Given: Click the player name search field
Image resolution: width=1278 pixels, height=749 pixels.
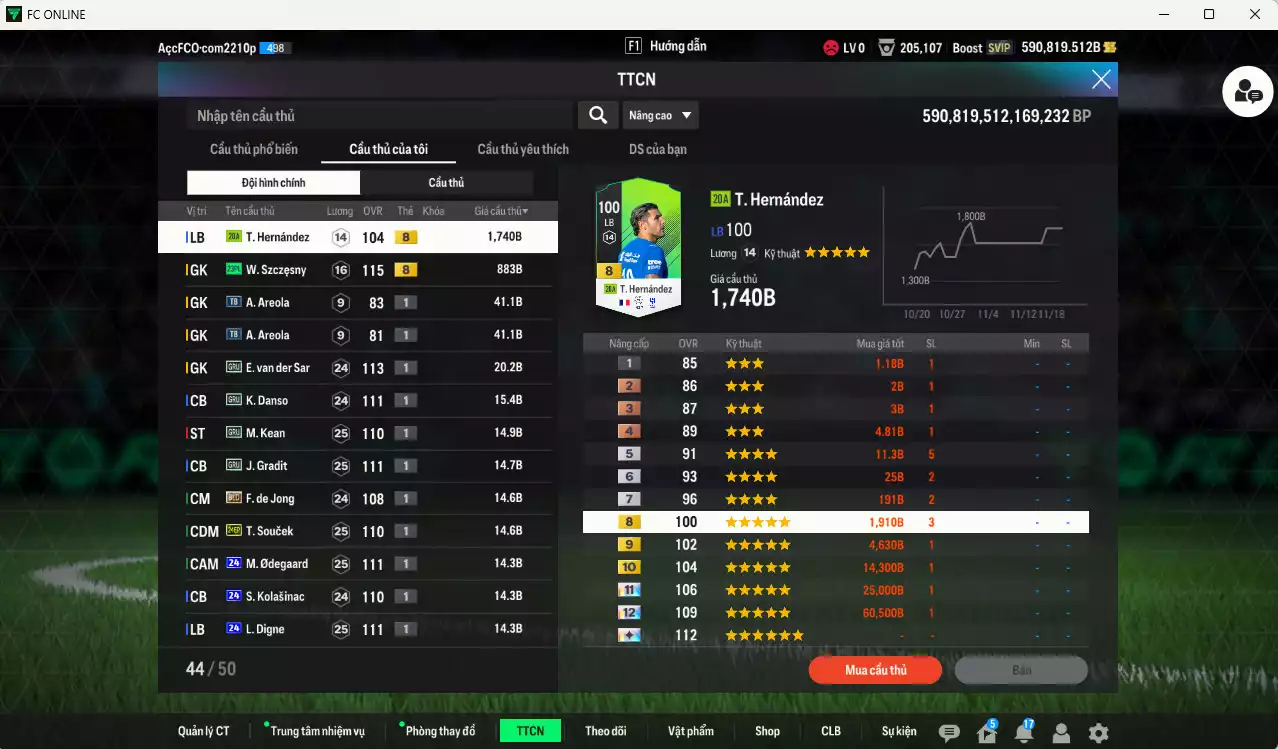Looking at the screenshot, I should coord(380,116).
